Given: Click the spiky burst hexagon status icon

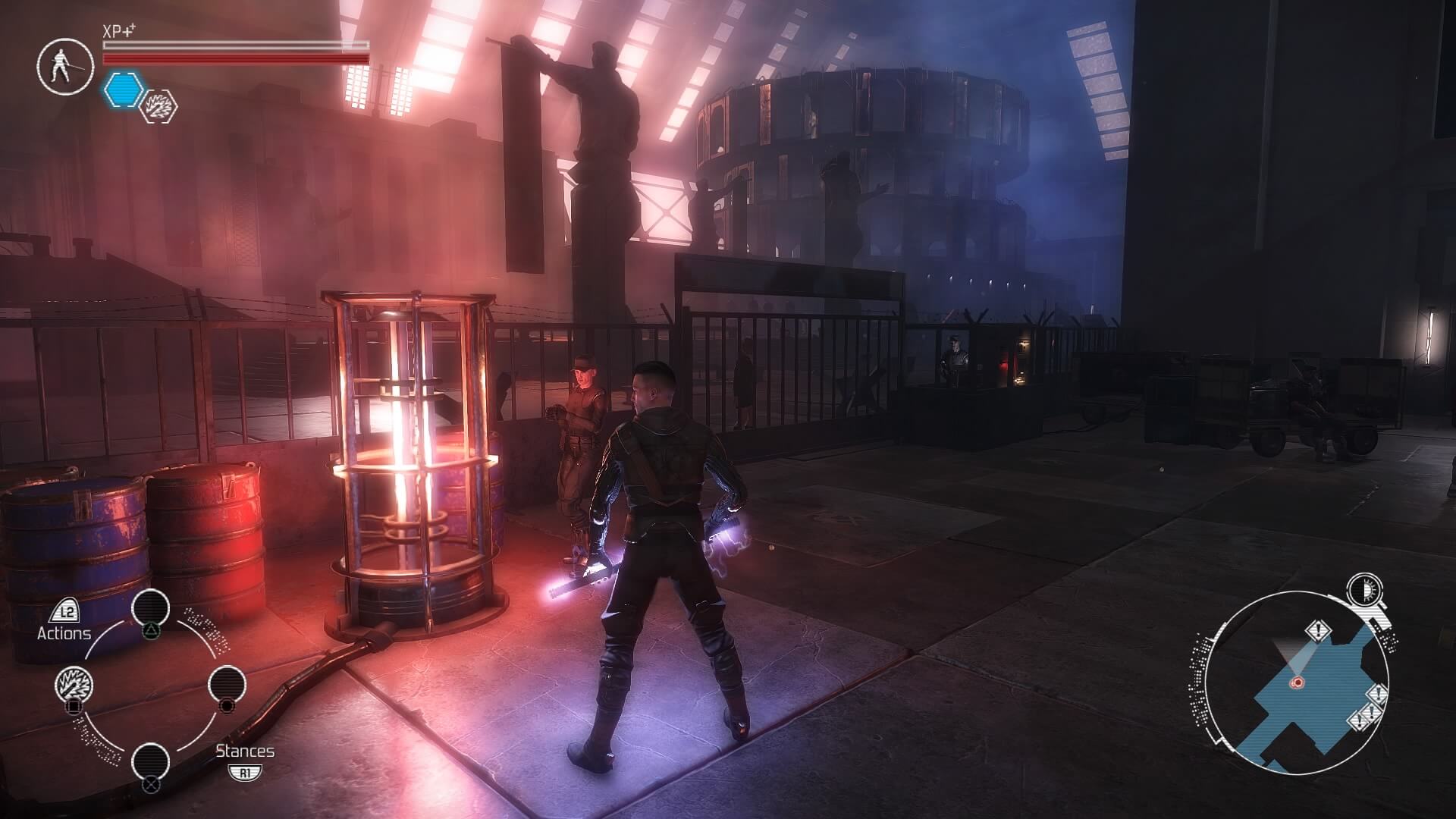Looking at the screenshot, I should pyautogui.click(x=160, y=106).
